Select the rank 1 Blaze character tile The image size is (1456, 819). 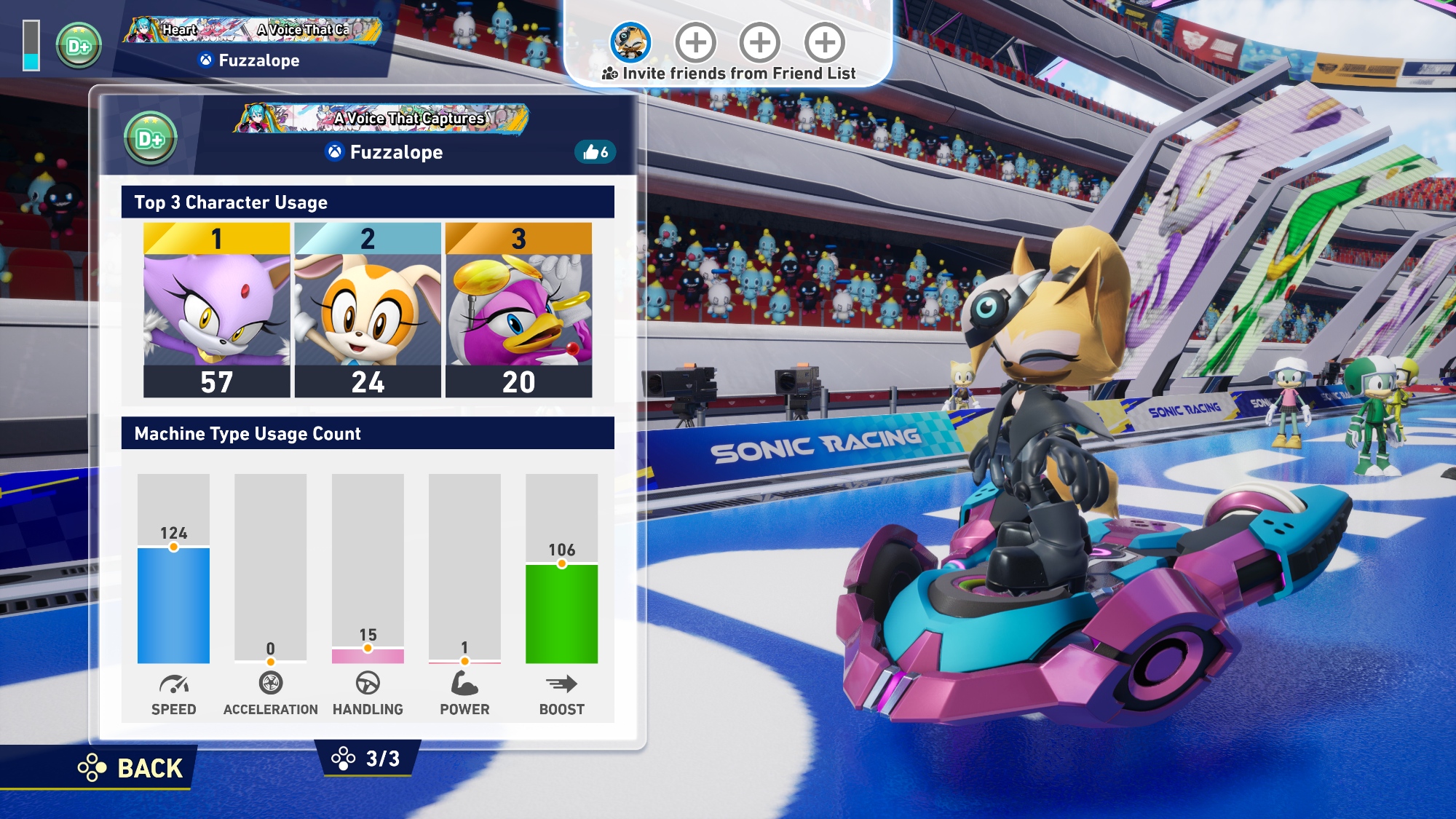pyautogui.click(x=216, y=310)
